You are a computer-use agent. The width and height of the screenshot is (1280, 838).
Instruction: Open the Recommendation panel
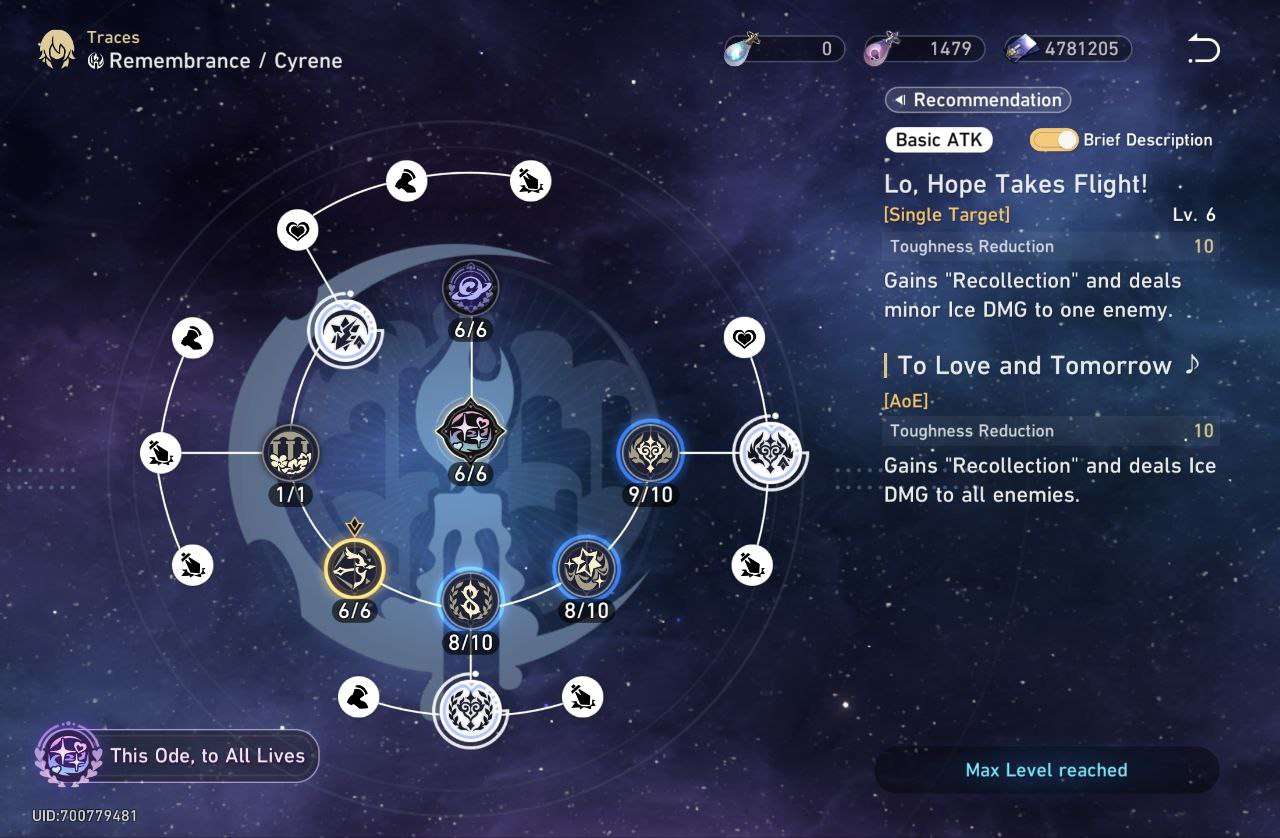(977, 100)
